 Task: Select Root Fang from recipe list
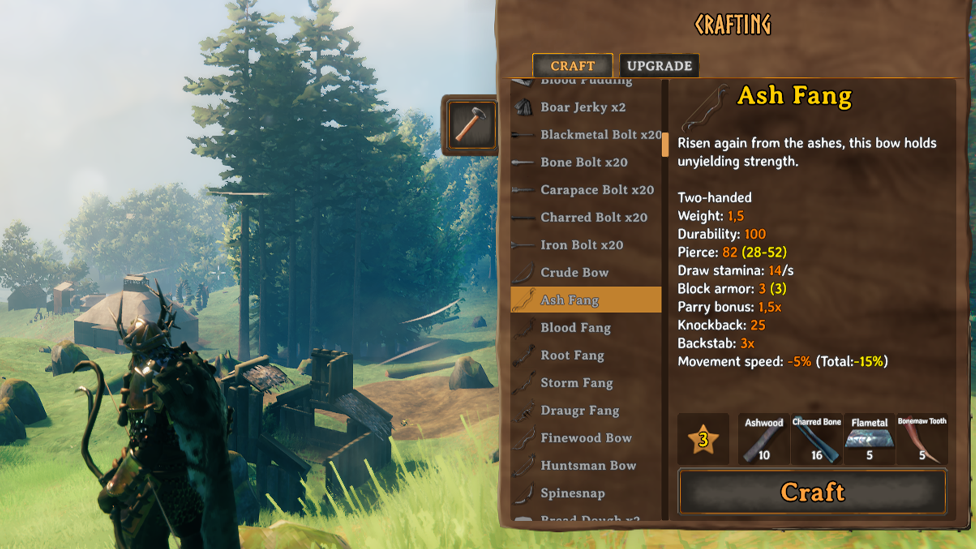[572, 355]
